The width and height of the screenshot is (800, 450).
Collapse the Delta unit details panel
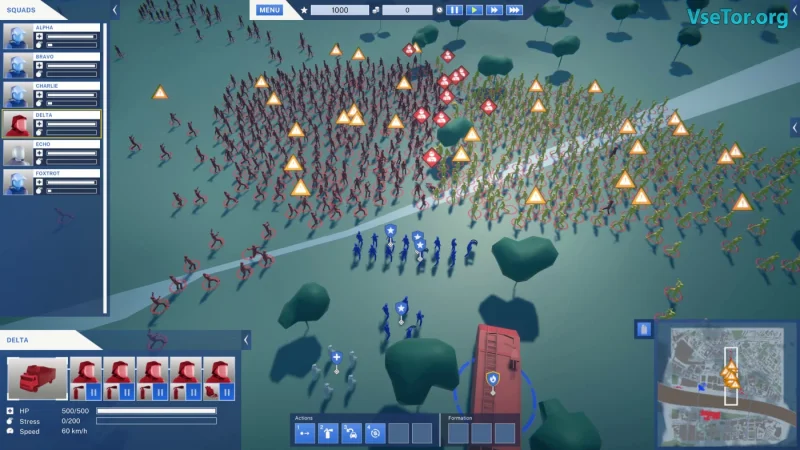pyautogui.click(x=246, y=340)
